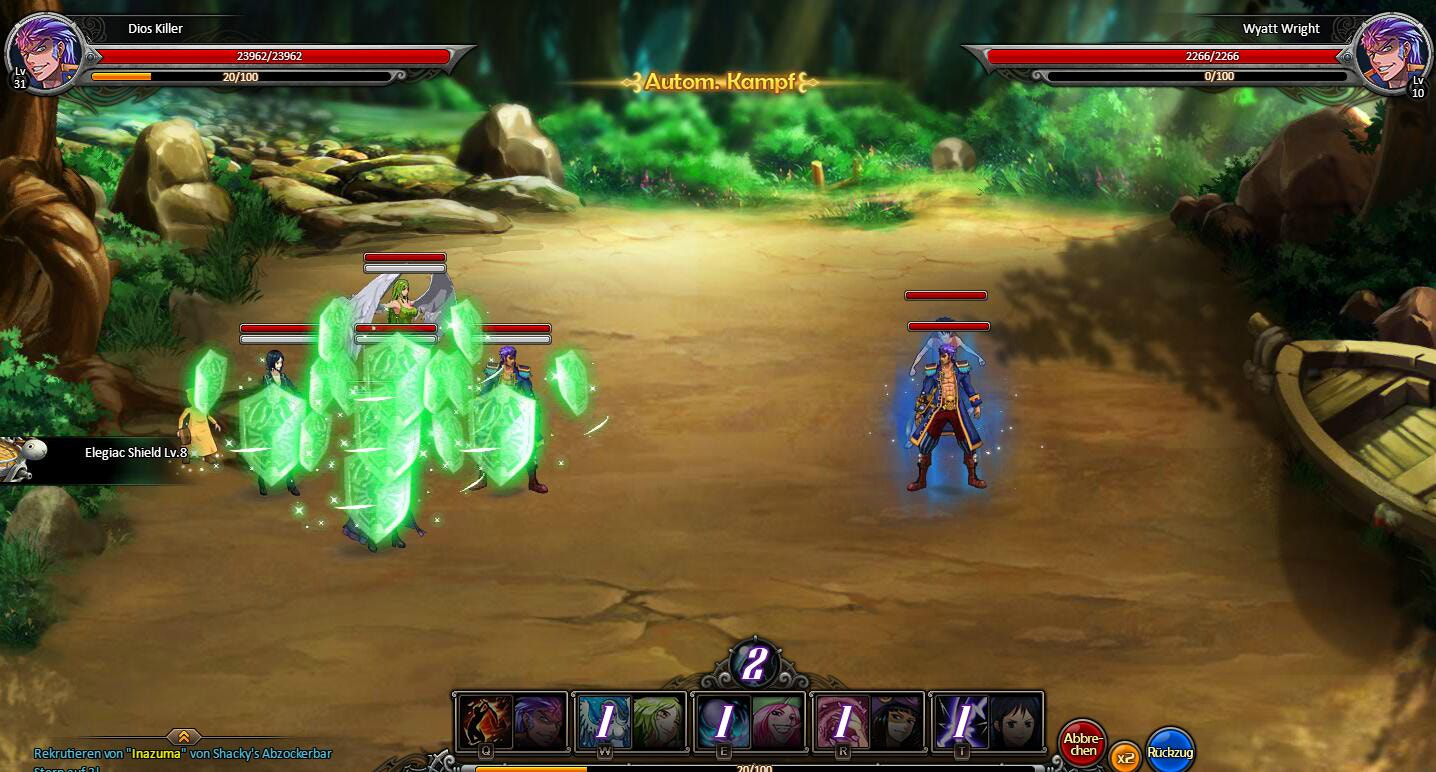Viewport: 1436px width, 772px height.
Task: Activate the E-slot dark orb skill
Action: click(726, 719)
